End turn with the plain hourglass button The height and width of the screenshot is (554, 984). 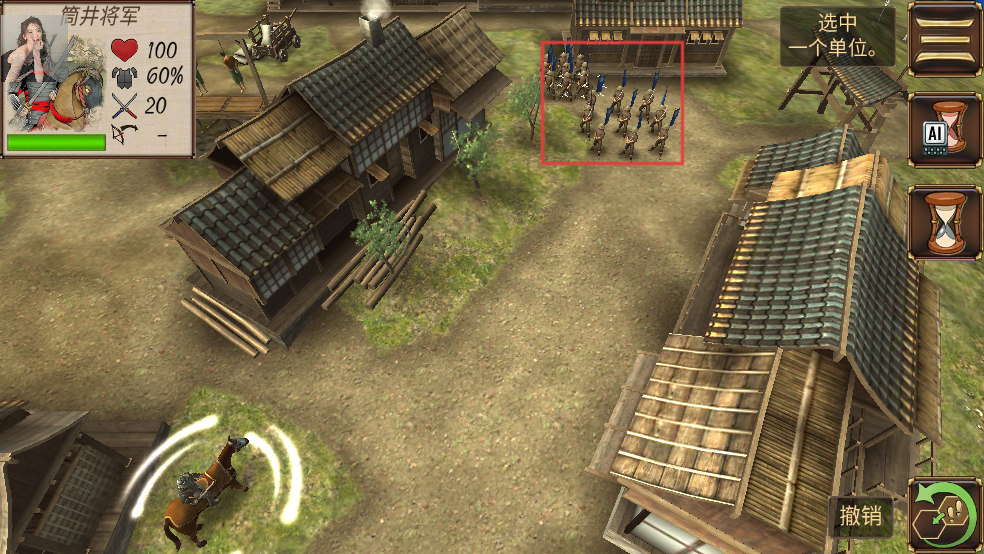pyautogui.click(x=944, y=222)
